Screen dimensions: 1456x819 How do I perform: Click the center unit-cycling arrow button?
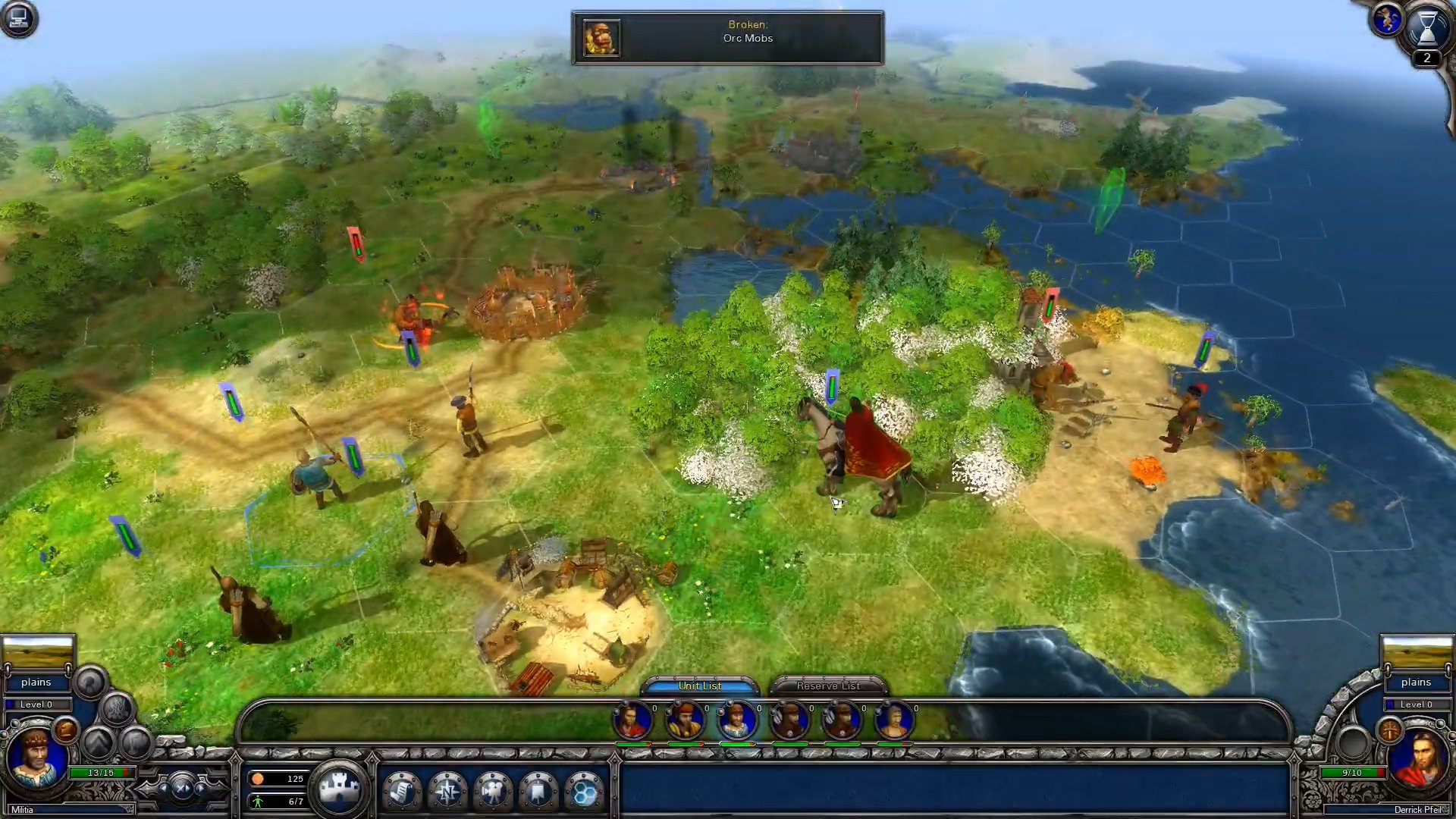coord(182,789)
